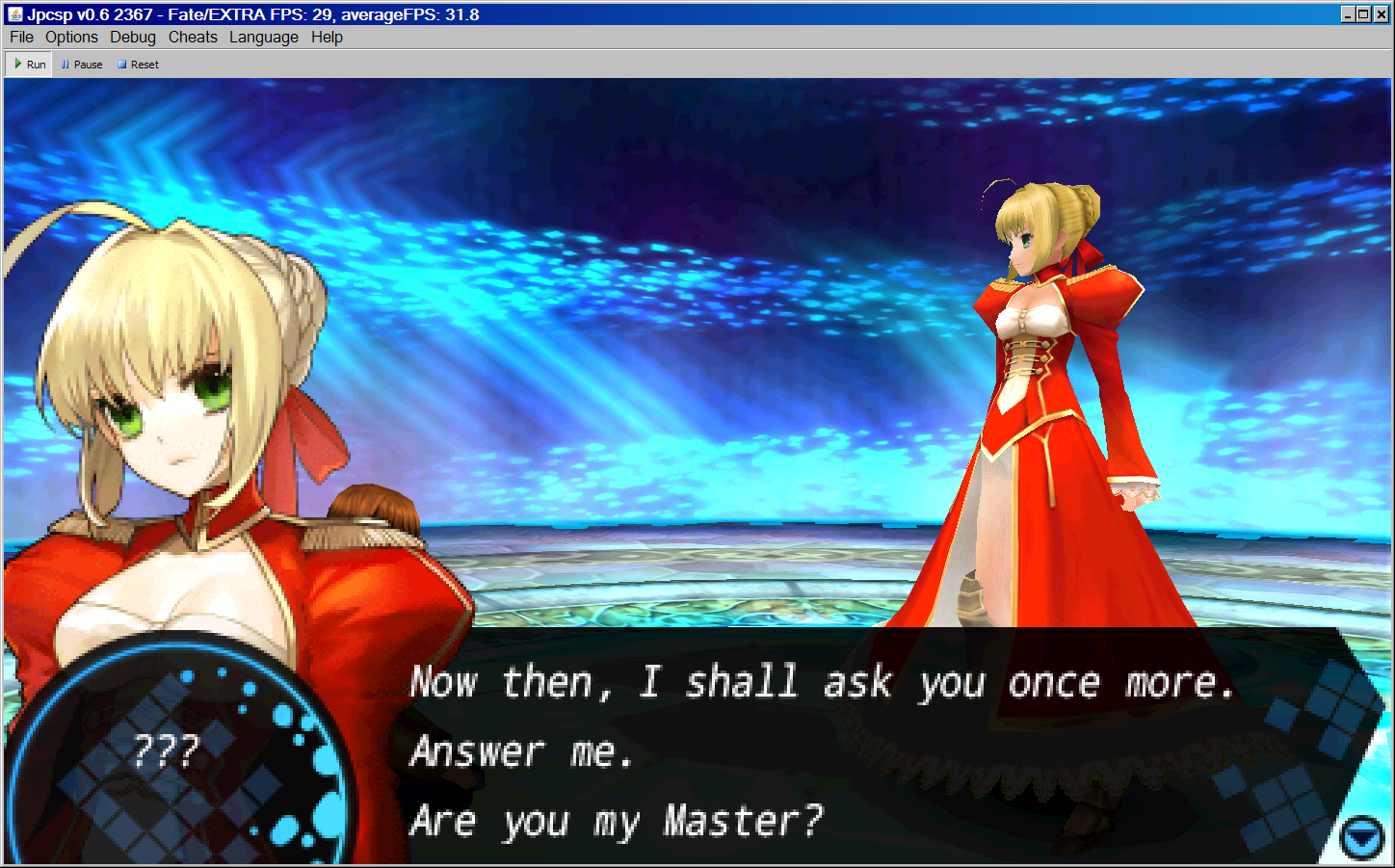Reset the emulator using Reset button
Screen dimensions: 1395x868
pos(138,65)
